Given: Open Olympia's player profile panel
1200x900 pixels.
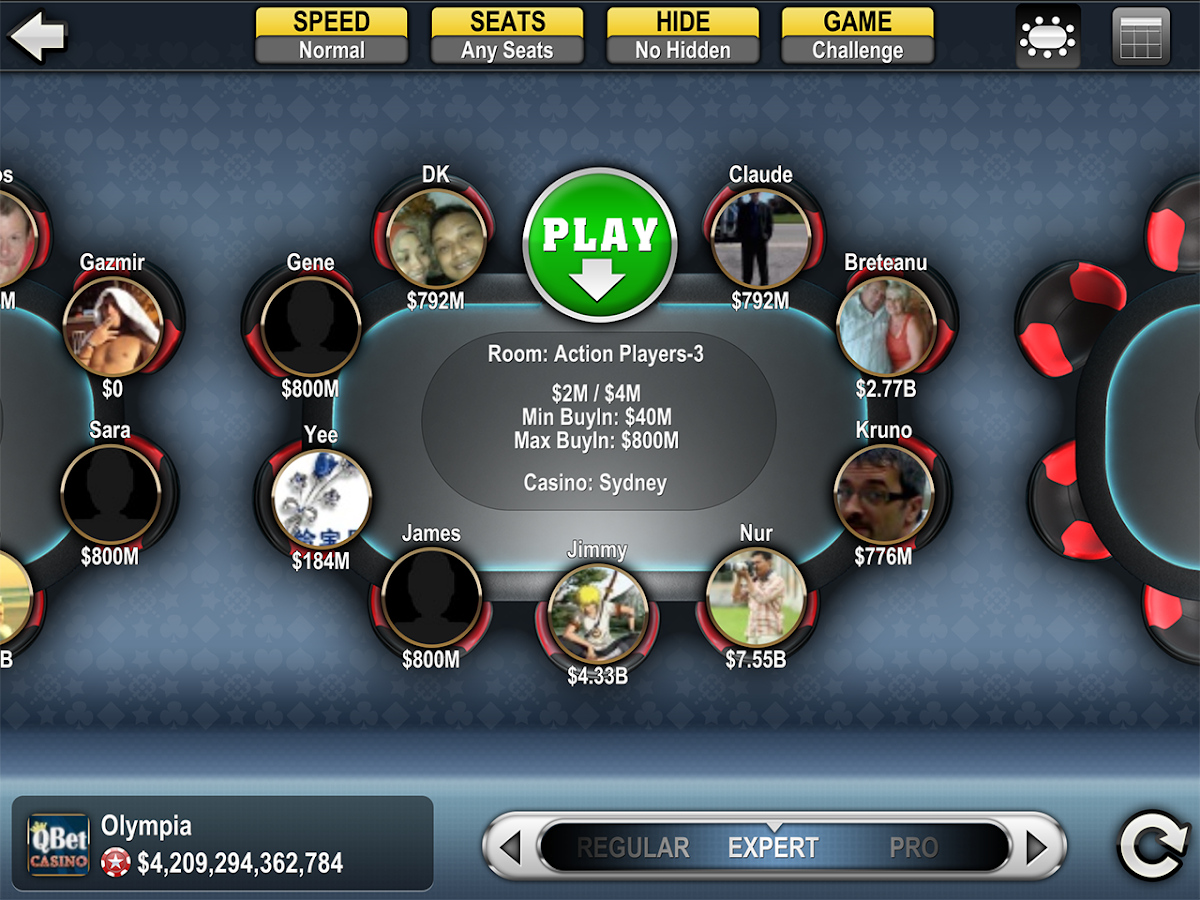Looking at the screenshot, I should point(222,844).
